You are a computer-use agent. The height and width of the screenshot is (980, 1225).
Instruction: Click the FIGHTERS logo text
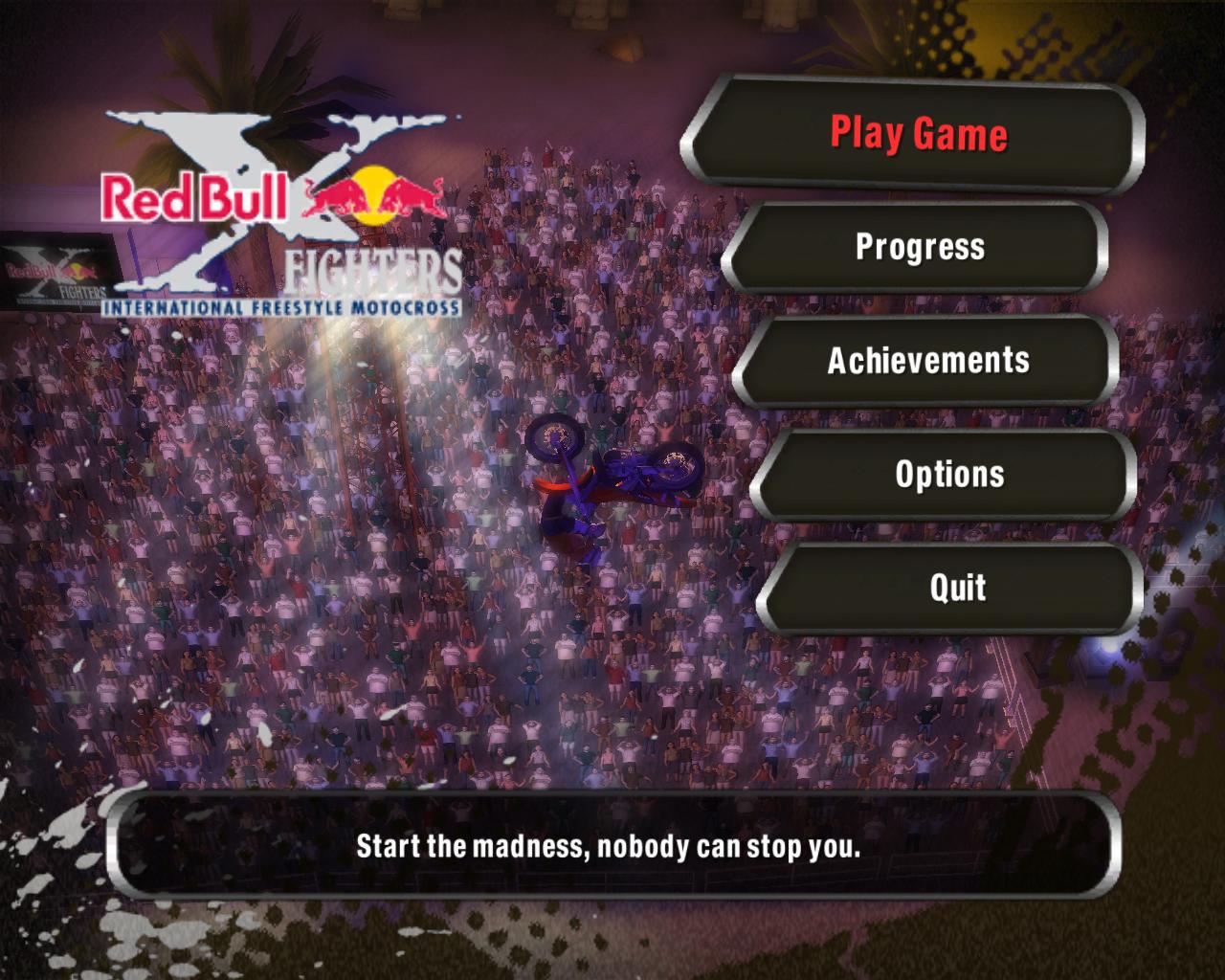point(373,268)
